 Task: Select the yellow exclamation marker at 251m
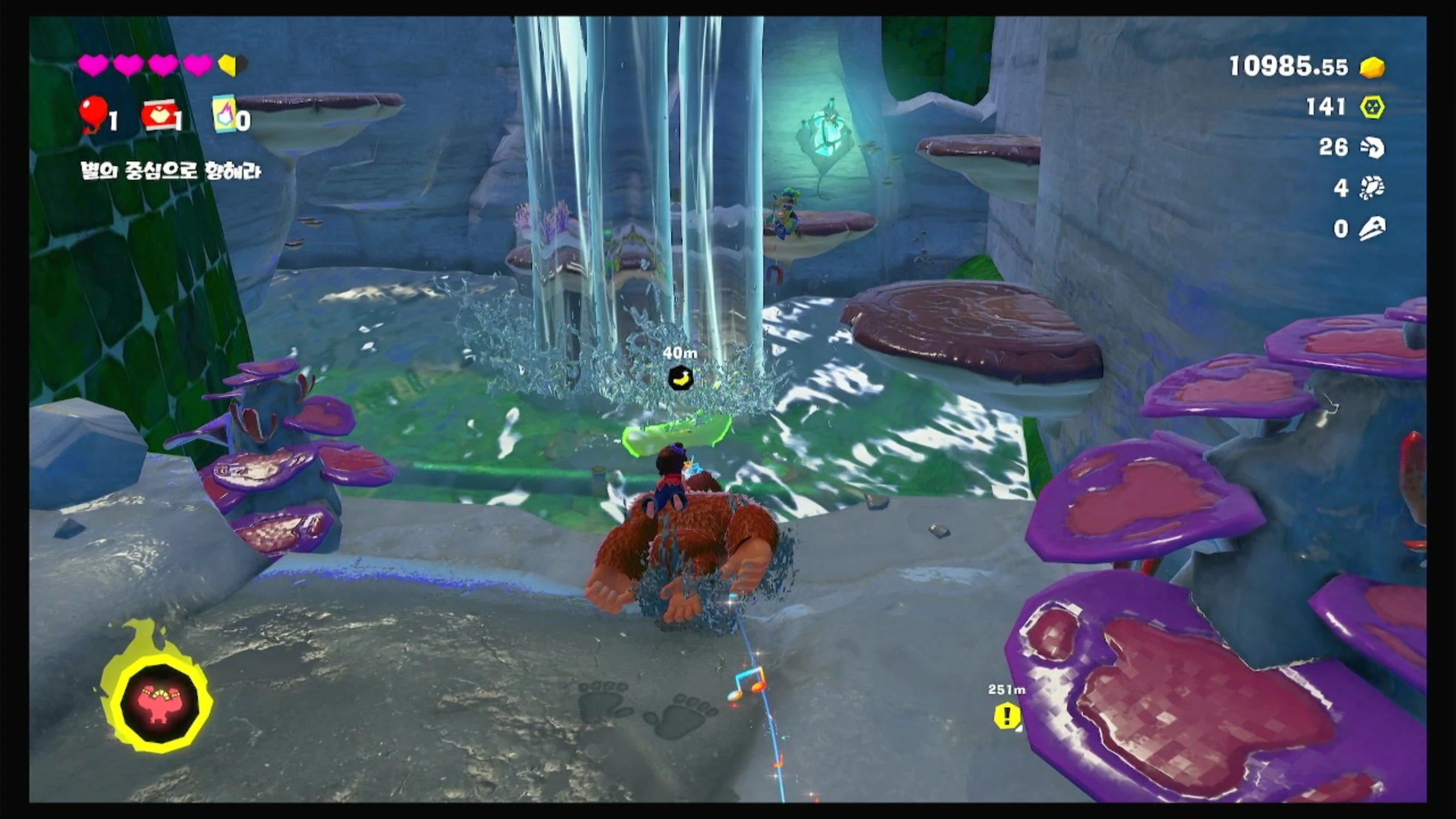coord(1007,715)
